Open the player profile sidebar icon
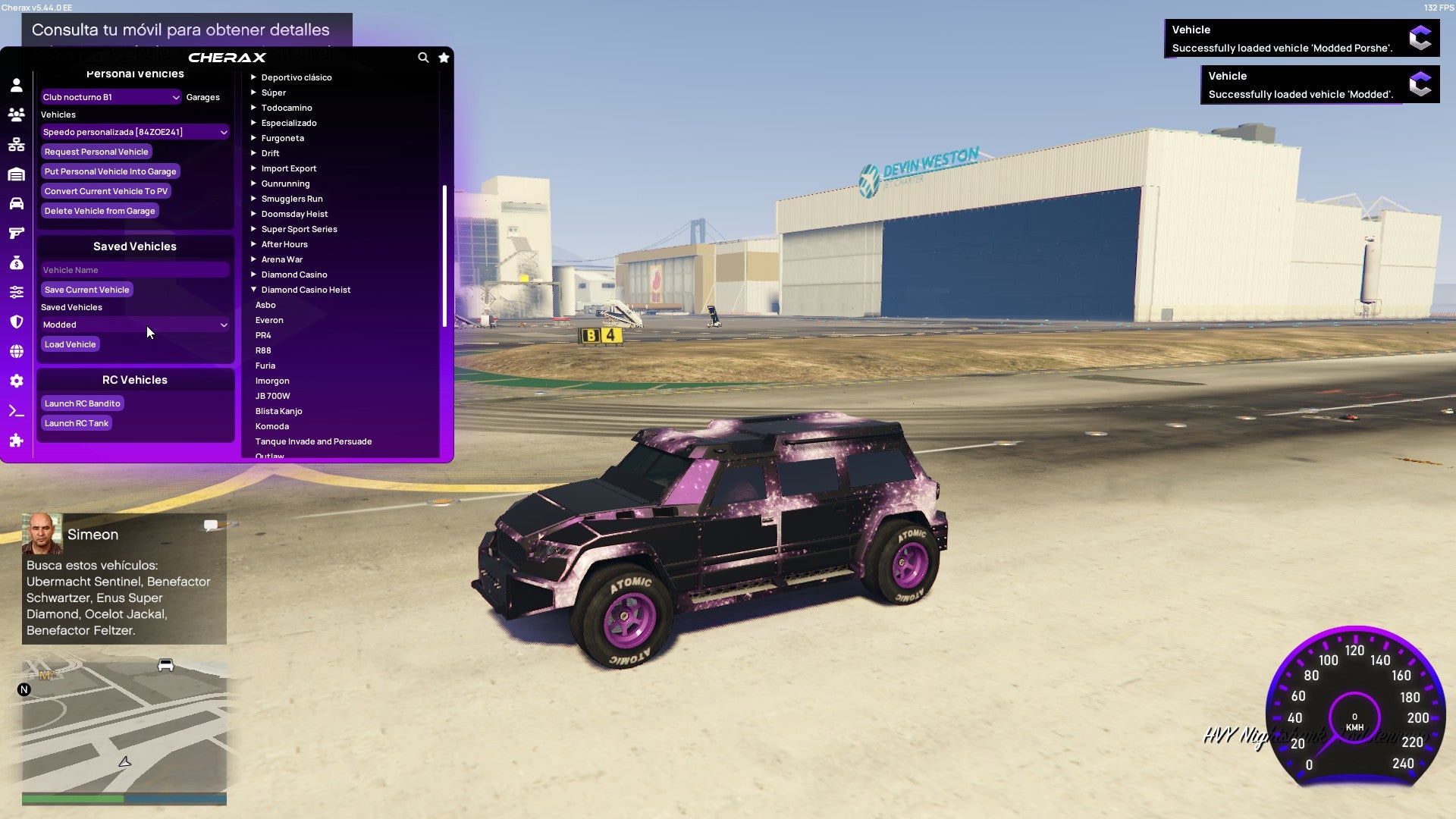1456x819 pixels. [x=17, y=85]
